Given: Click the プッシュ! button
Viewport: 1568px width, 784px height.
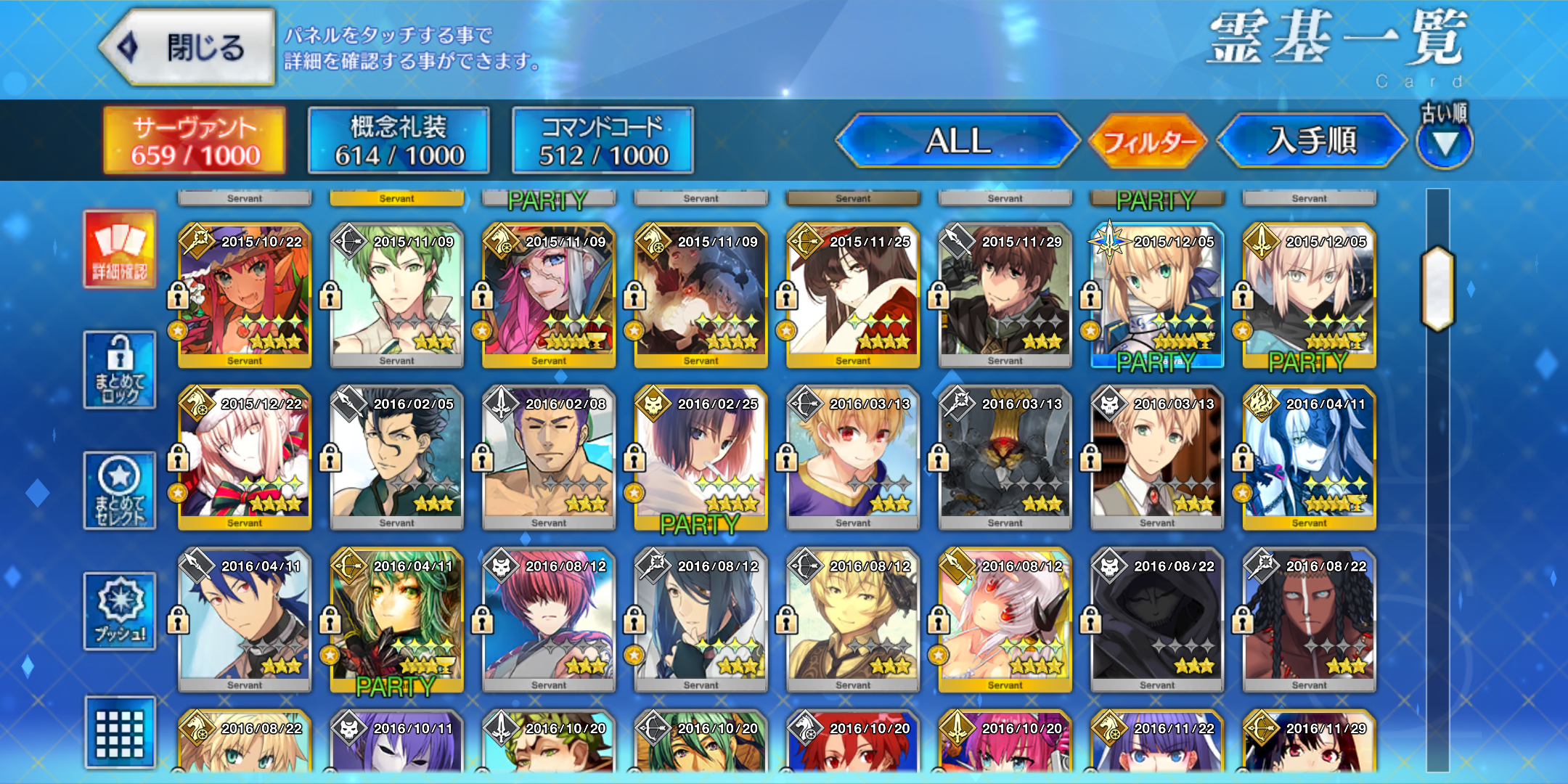Looking at the screenshot, I should point(120,611).
